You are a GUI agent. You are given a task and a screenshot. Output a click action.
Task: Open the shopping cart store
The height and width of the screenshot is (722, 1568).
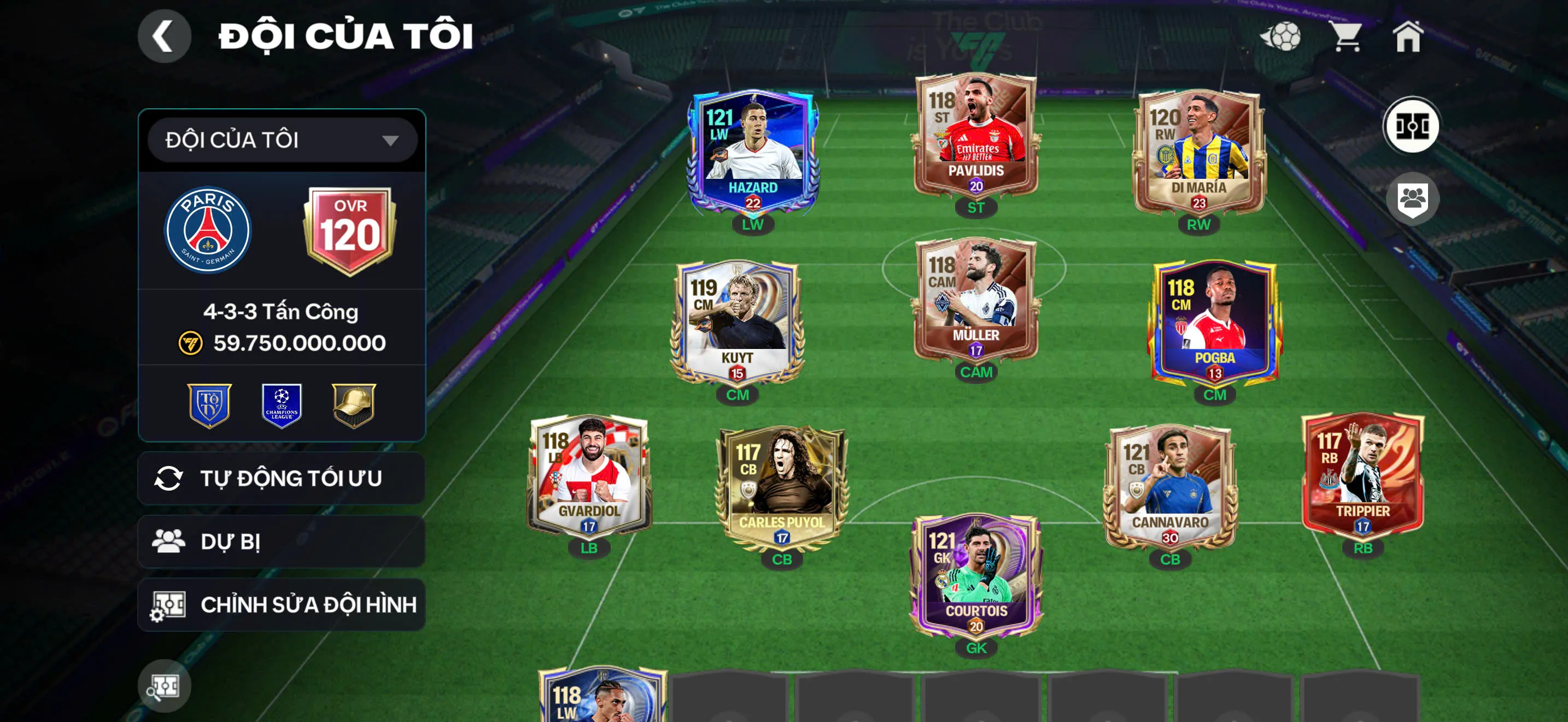click(x=1347, y=37)
